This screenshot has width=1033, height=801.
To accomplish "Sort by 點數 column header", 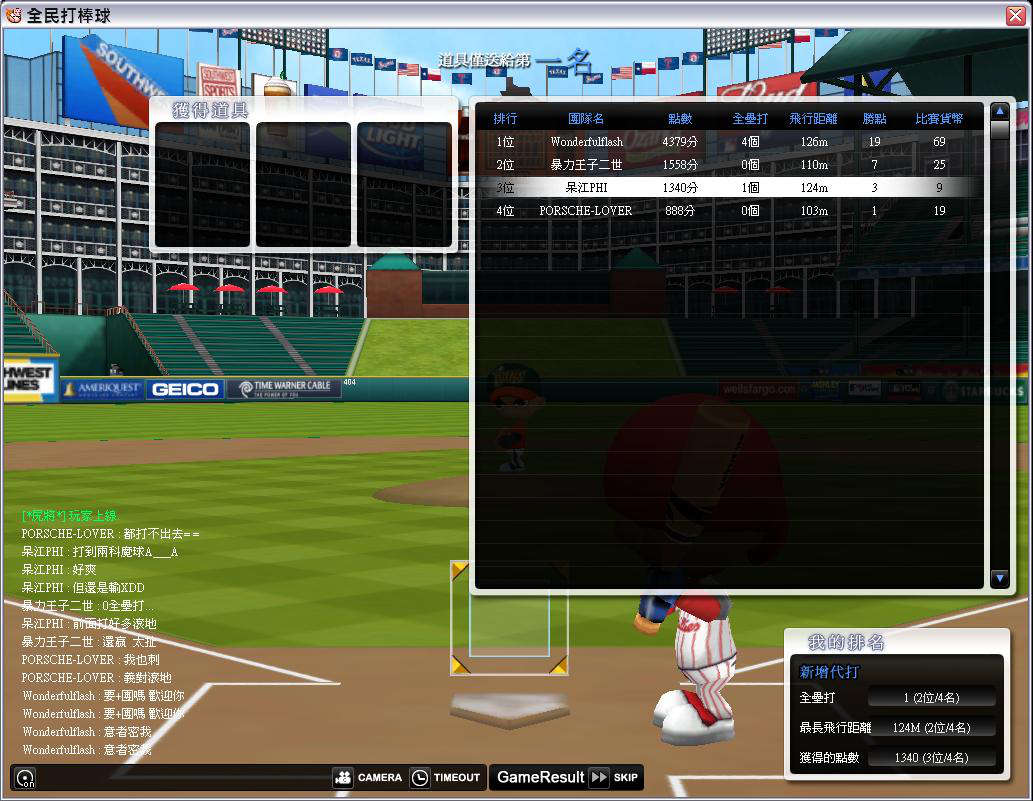I will [x=680, y=119].
